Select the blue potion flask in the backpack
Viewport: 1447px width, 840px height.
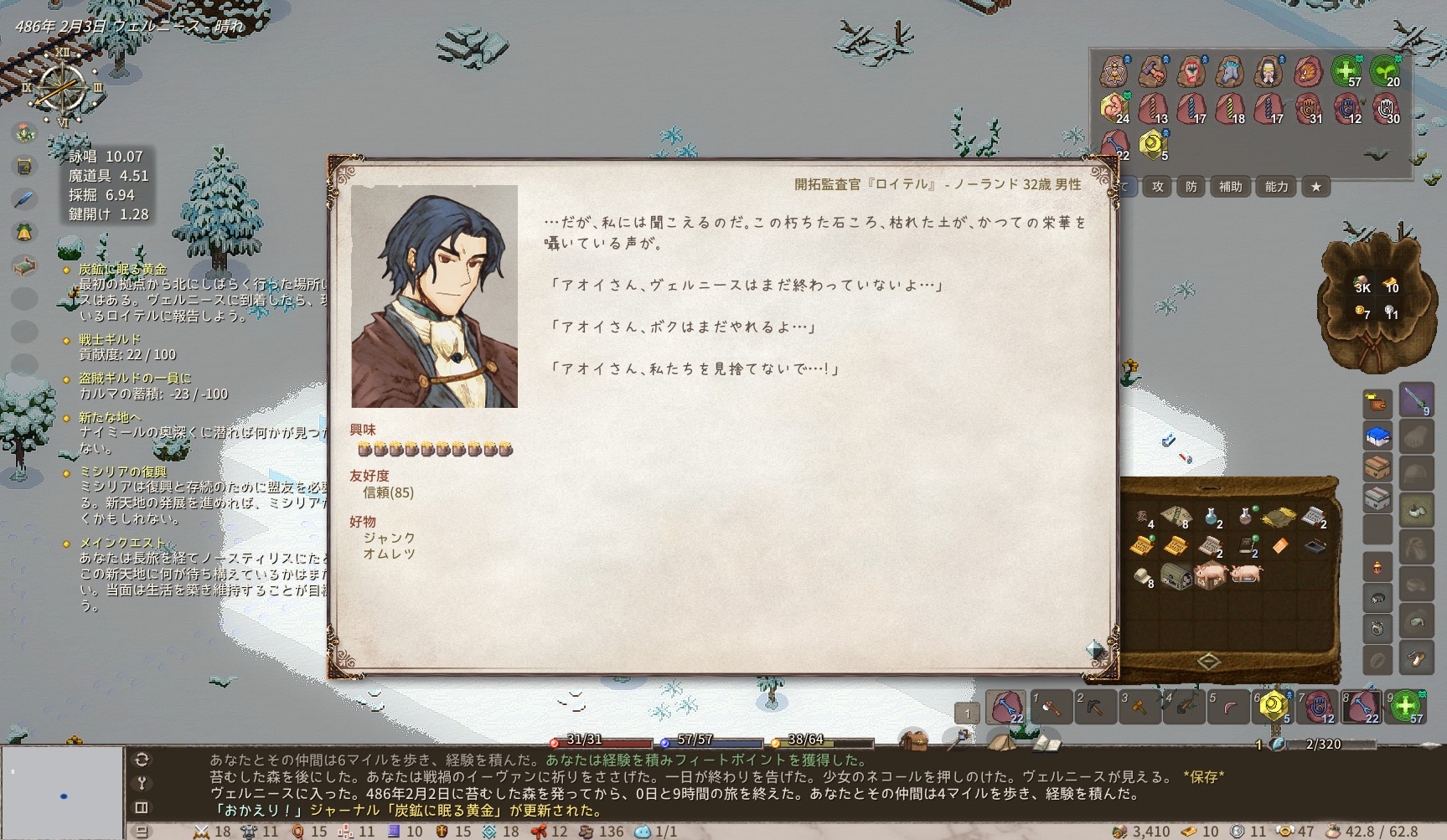(x=1211, y=517)
